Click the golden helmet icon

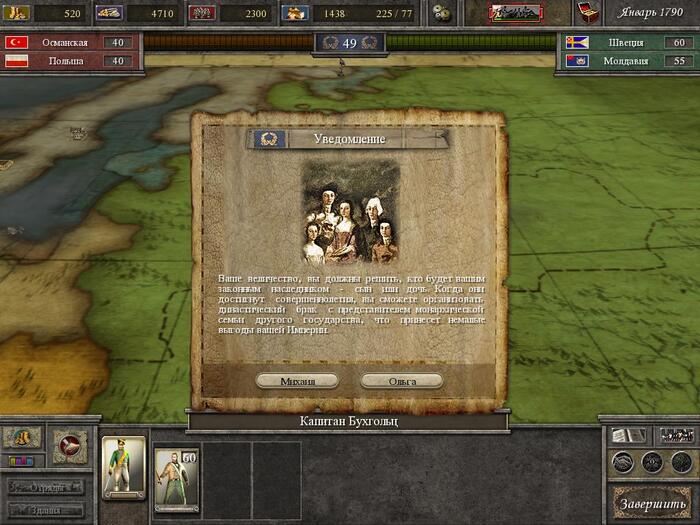pyautogui.click(x=22, y=438)
